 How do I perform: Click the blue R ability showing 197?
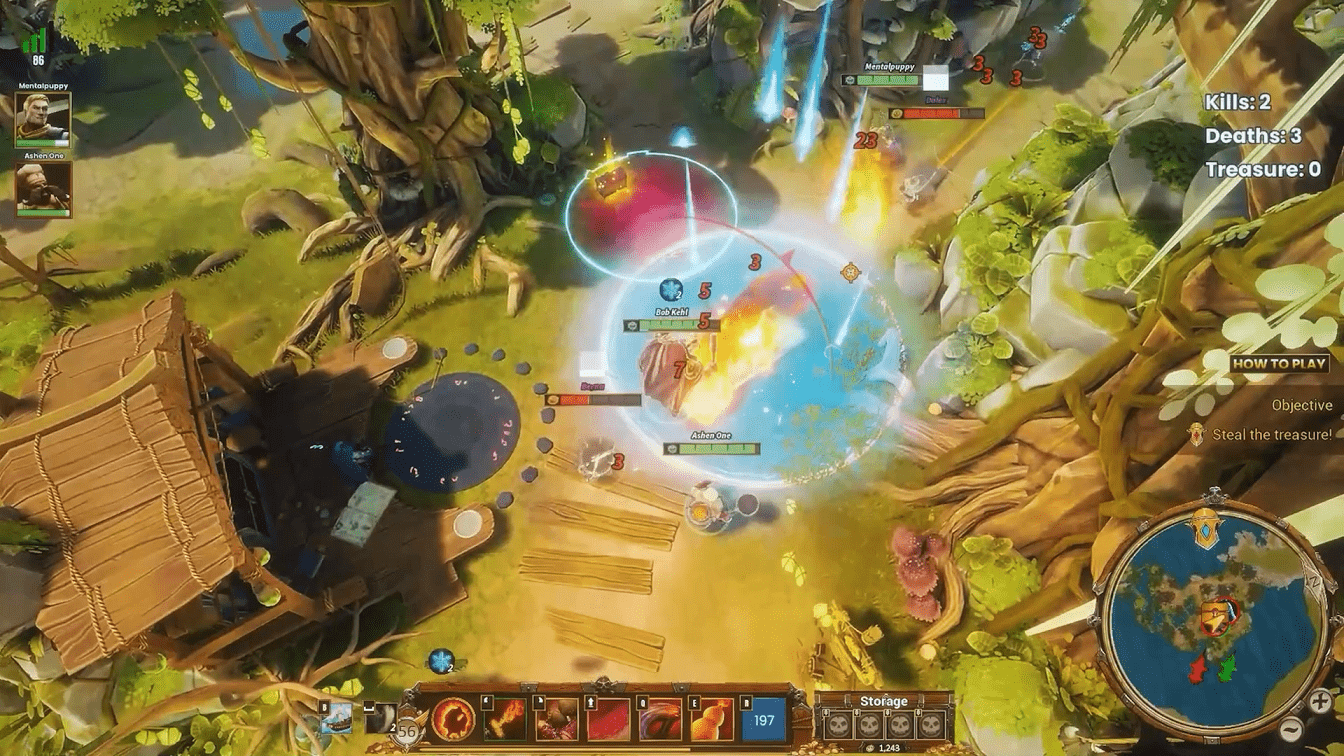[x=762, y=722]
